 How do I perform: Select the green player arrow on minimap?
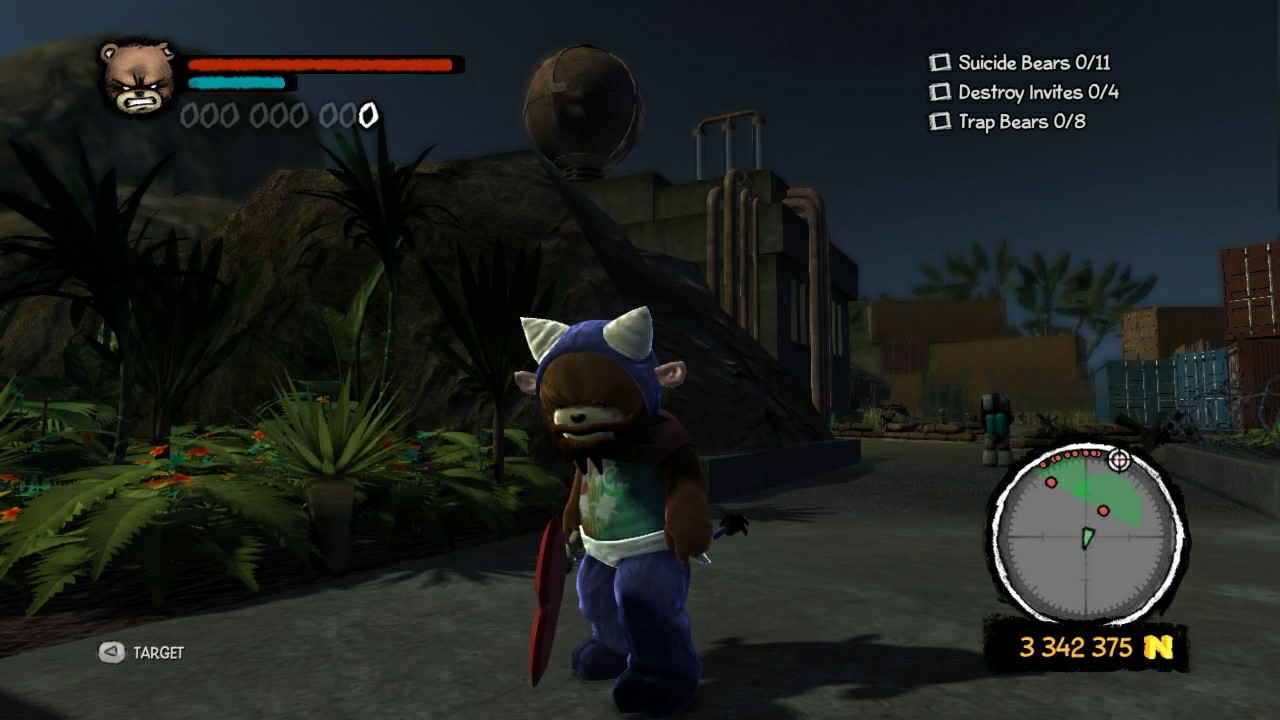tap(1087, 538)
